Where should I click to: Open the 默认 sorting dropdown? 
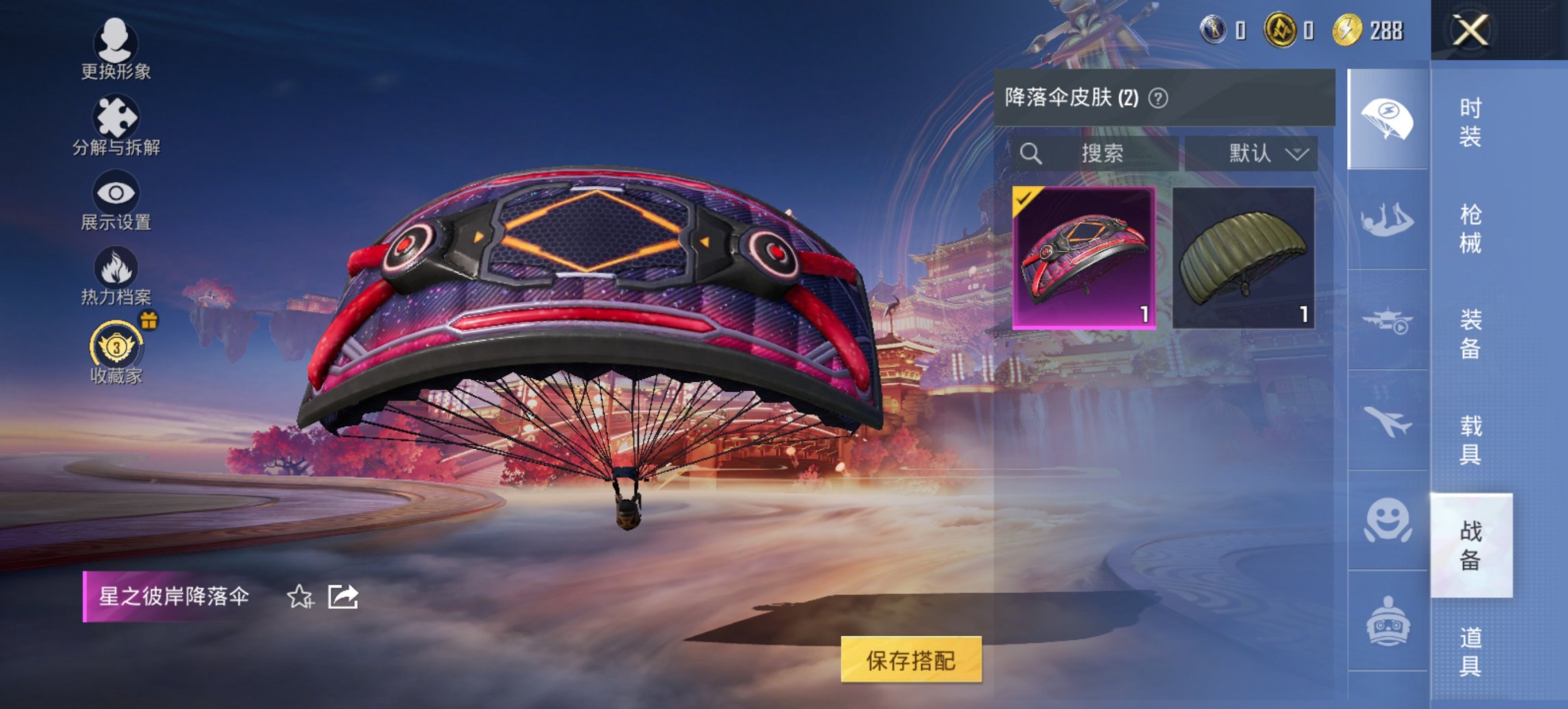pos(1257,155)
